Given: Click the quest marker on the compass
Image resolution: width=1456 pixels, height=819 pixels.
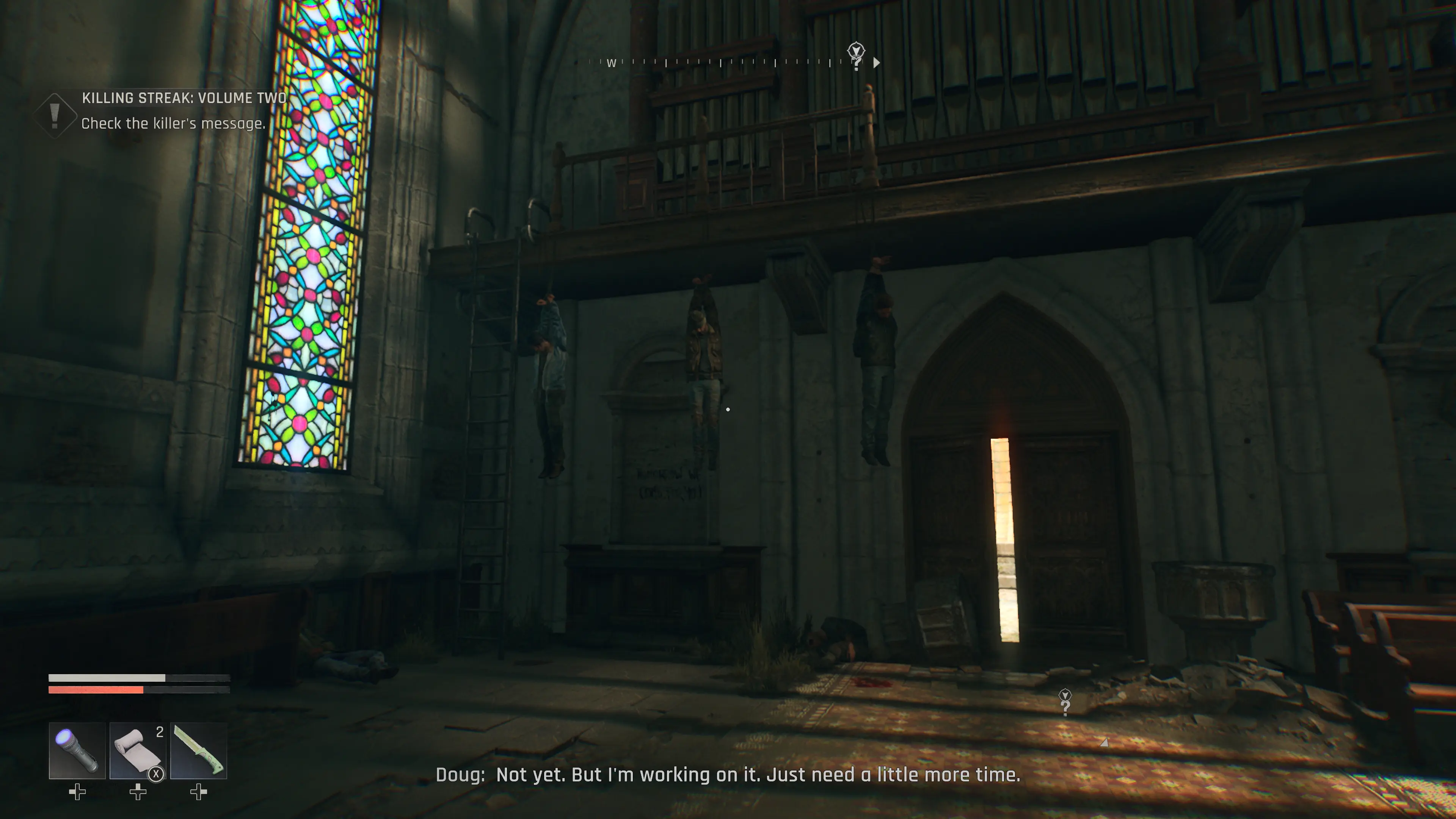Looking at the screenshot, I should click(856, 54).
